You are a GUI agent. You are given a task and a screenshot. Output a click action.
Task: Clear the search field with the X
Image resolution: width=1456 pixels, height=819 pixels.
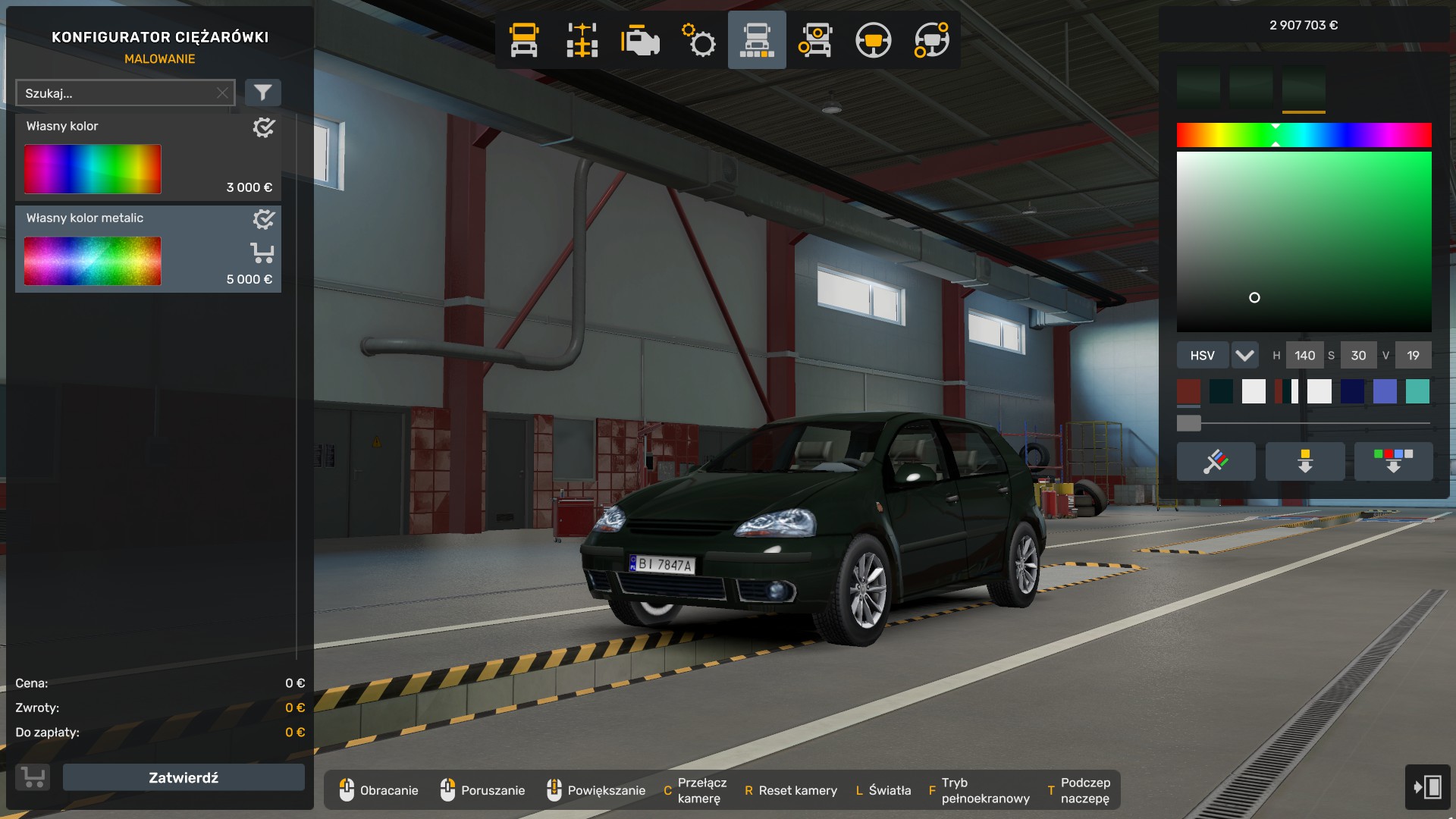click(x=222, y=93)
